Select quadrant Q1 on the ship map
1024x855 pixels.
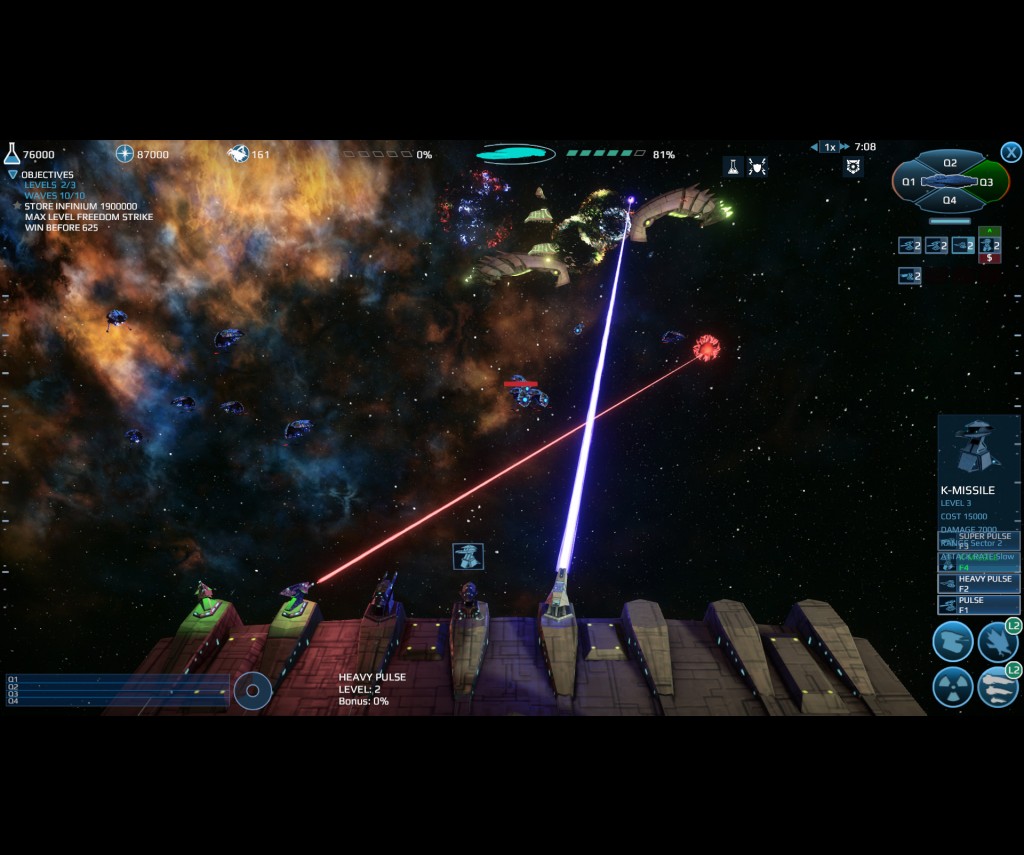pos(908,182)
